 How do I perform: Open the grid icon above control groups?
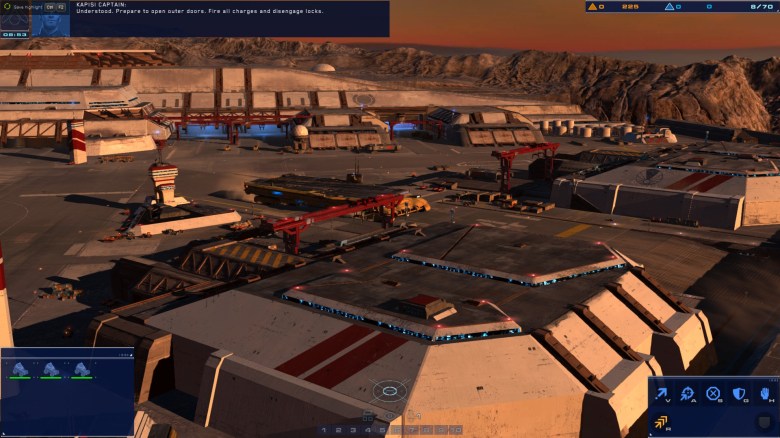[x=368, y=416]
